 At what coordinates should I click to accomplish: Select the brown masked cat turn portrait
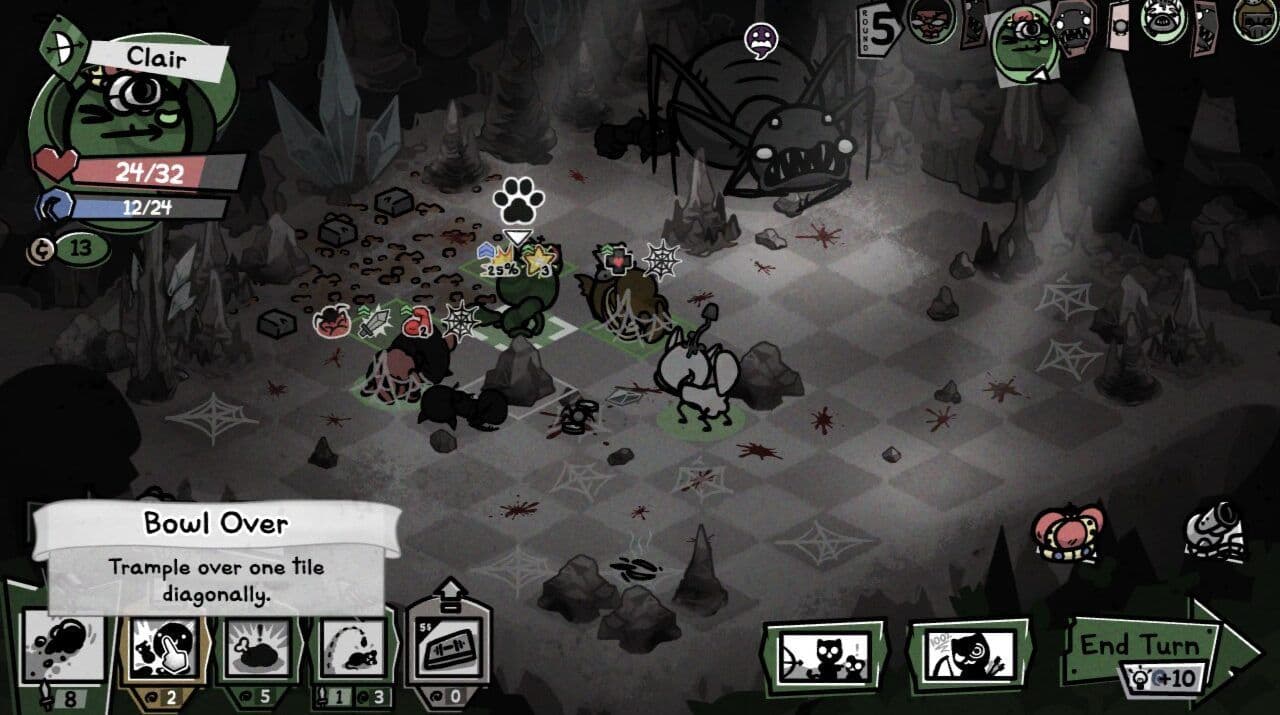coord(928,20)
